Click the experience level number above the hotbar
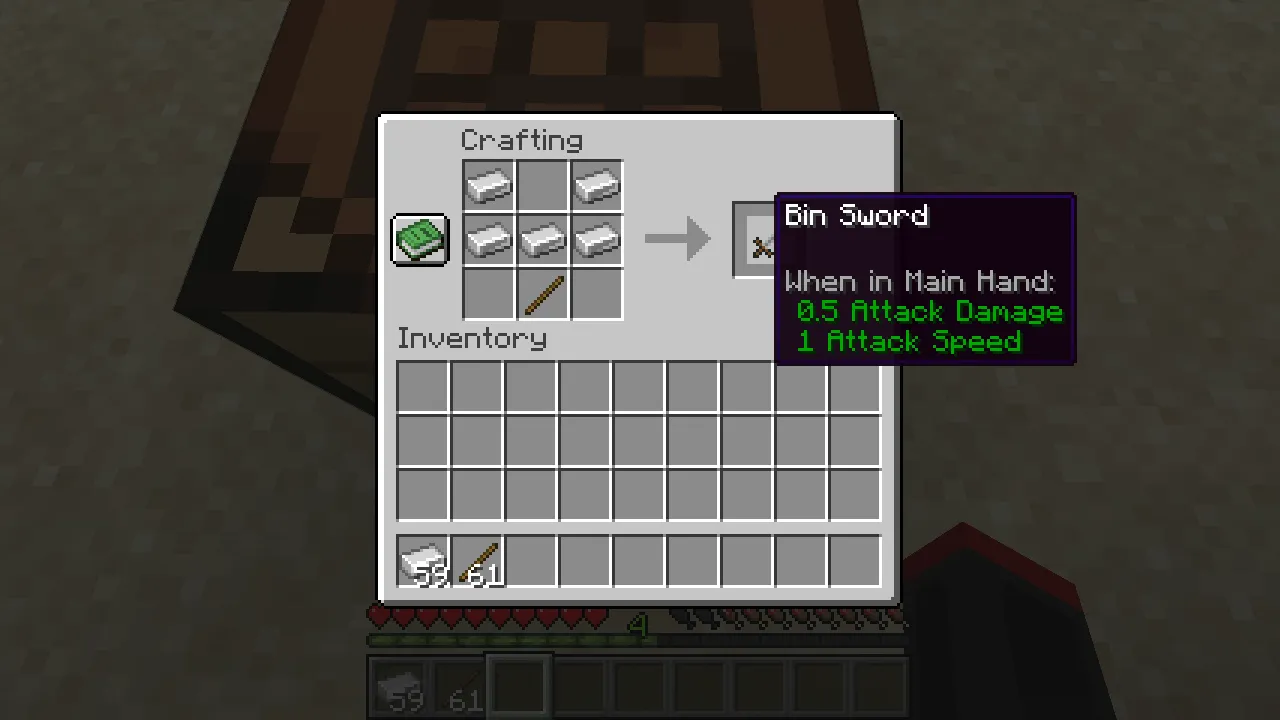1280x720 pixels. tap(639, 627)
